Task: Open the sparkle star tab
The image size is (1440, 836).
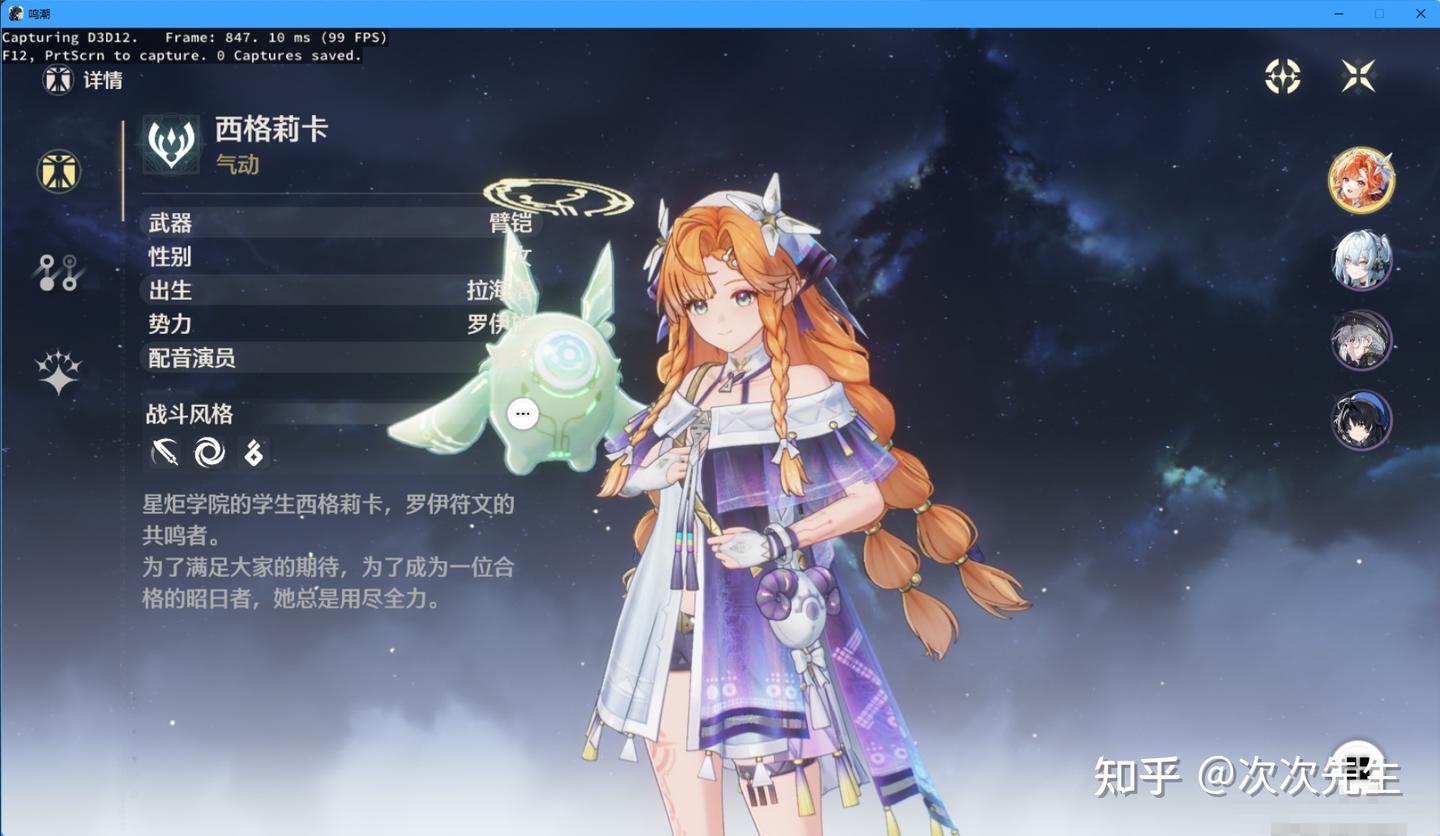Action: [58, 372]
